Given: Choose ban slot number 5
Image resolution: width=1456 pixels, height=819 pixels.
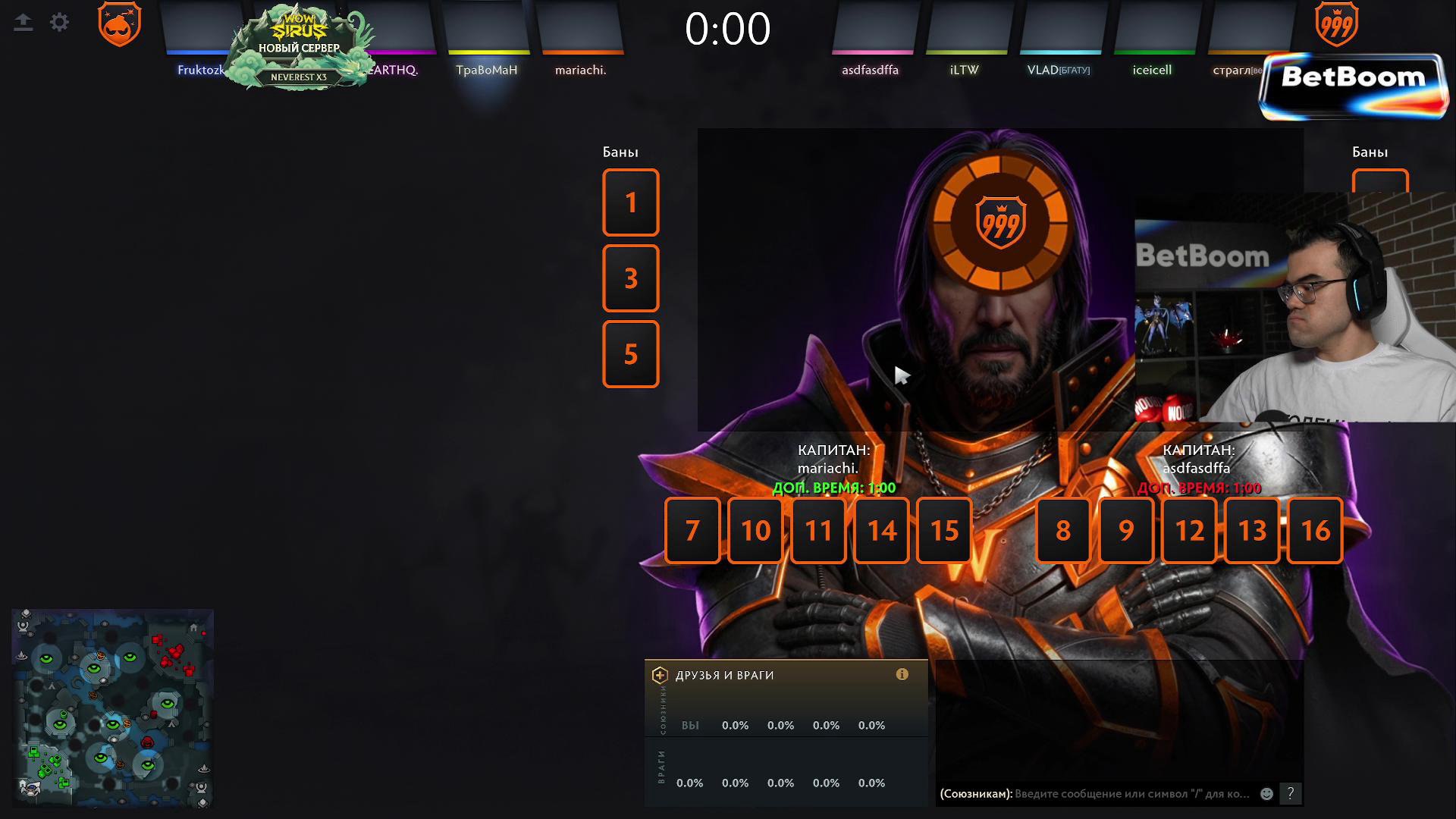Looking at the screenshot, I should (x=630, y=354).
